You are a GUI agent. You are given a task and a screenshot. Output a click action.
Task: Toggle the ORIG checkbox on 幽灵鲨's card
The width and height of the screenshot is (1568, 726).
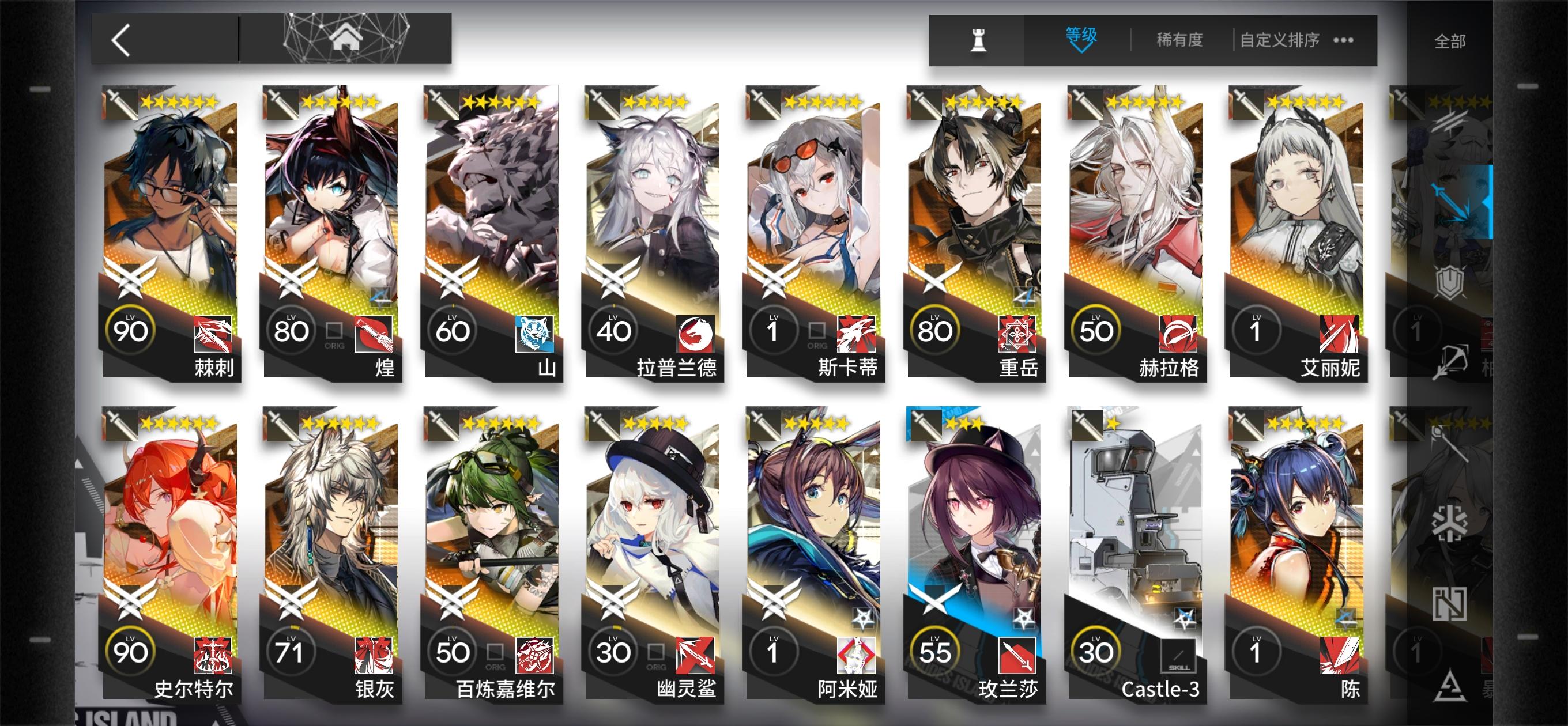656,651
